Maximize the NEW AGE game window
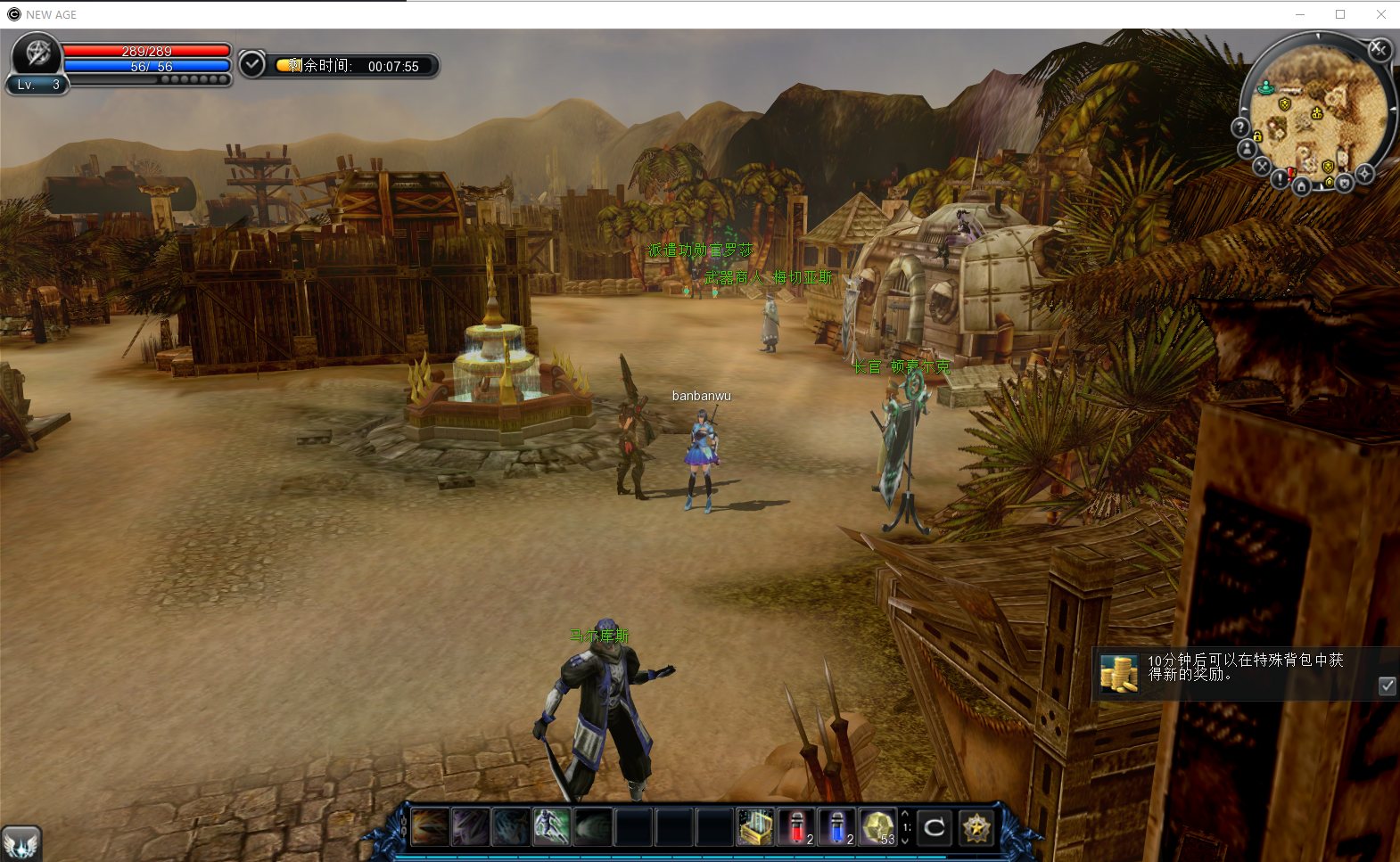 click(1339, 14)
